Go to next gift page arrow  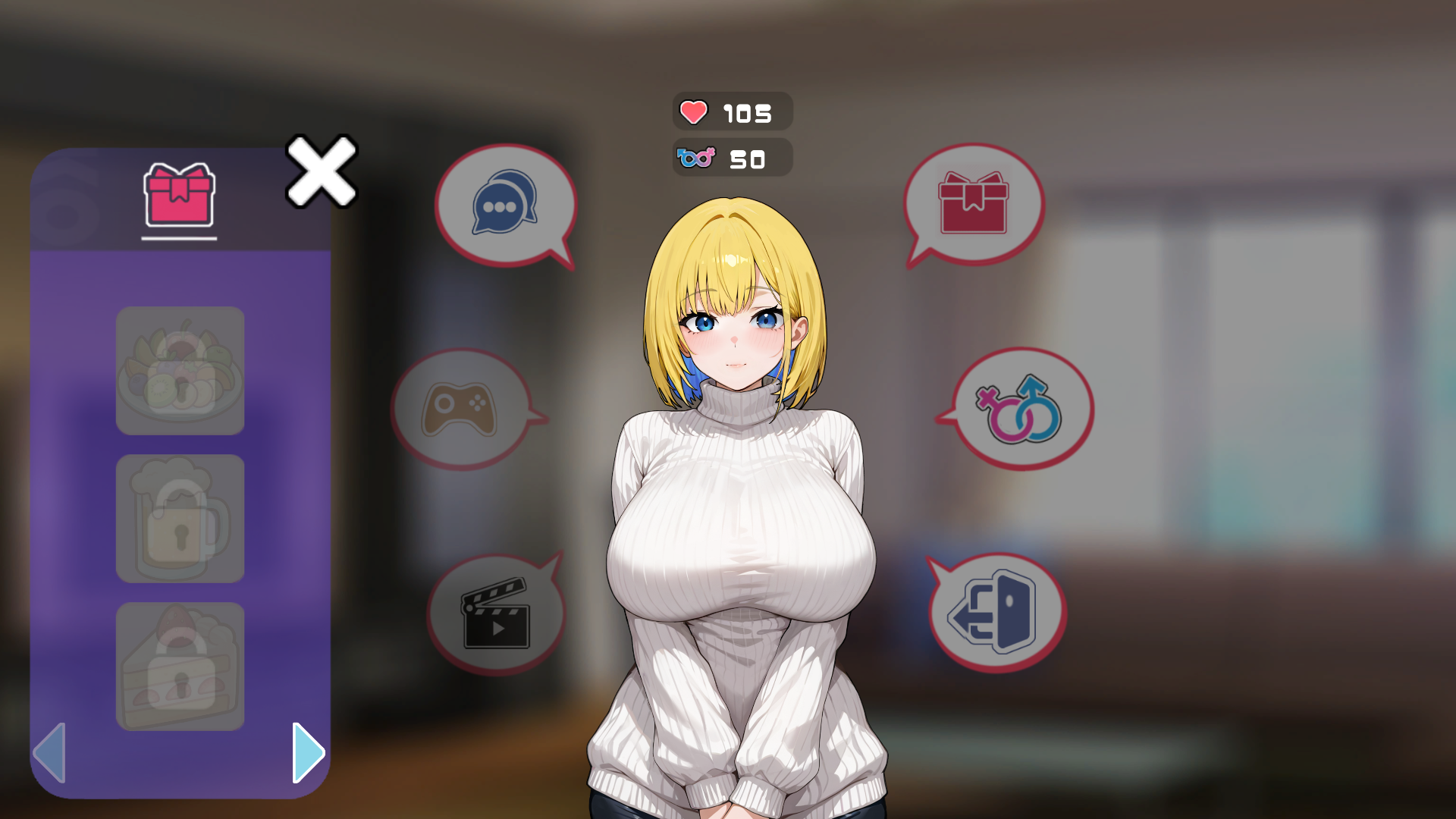pyautogui.click(x=308, y=752)
